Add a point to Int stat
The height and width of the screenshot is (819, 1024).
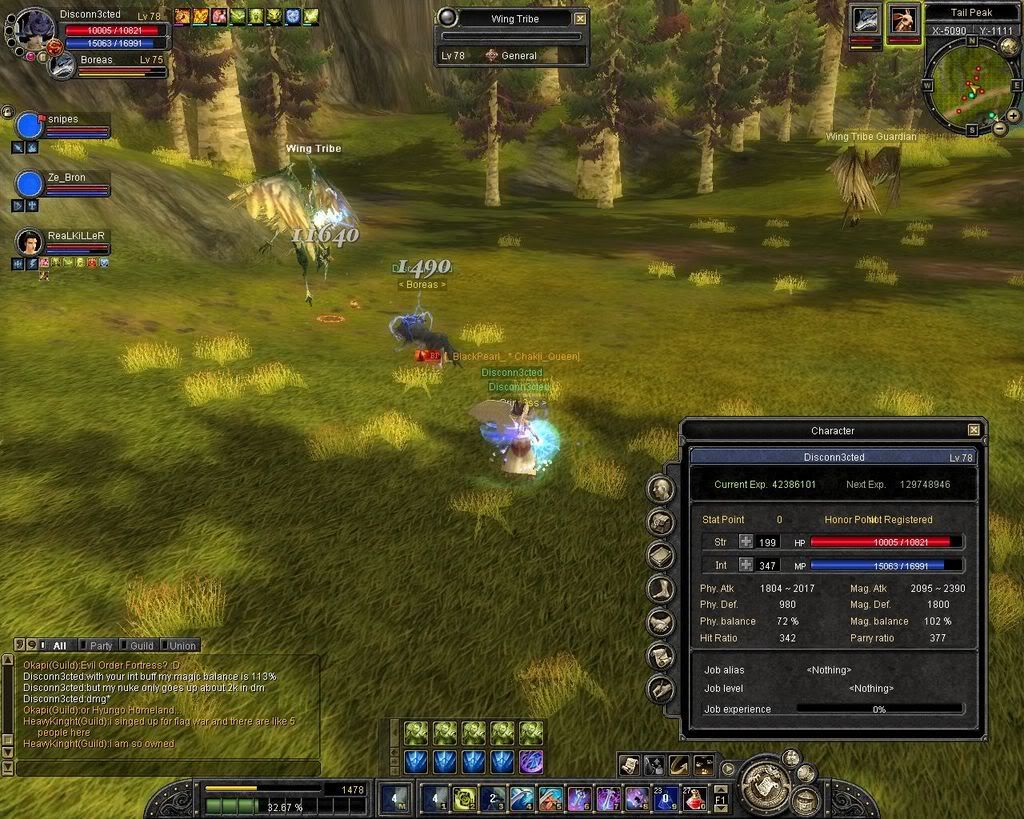(746, 565)
